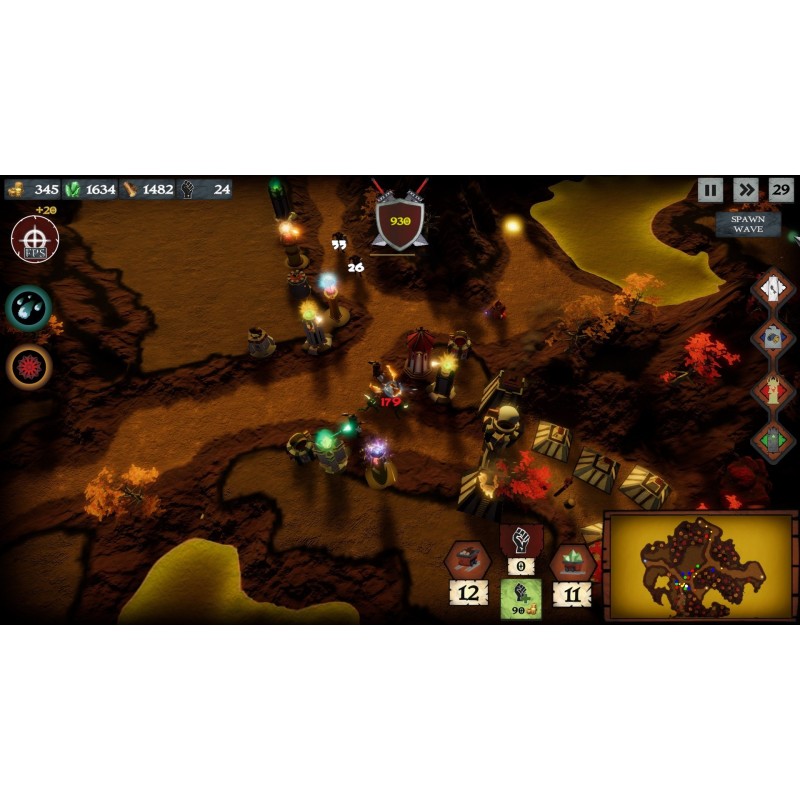
Task: Pick the green stone tower category
Action: 773,438
